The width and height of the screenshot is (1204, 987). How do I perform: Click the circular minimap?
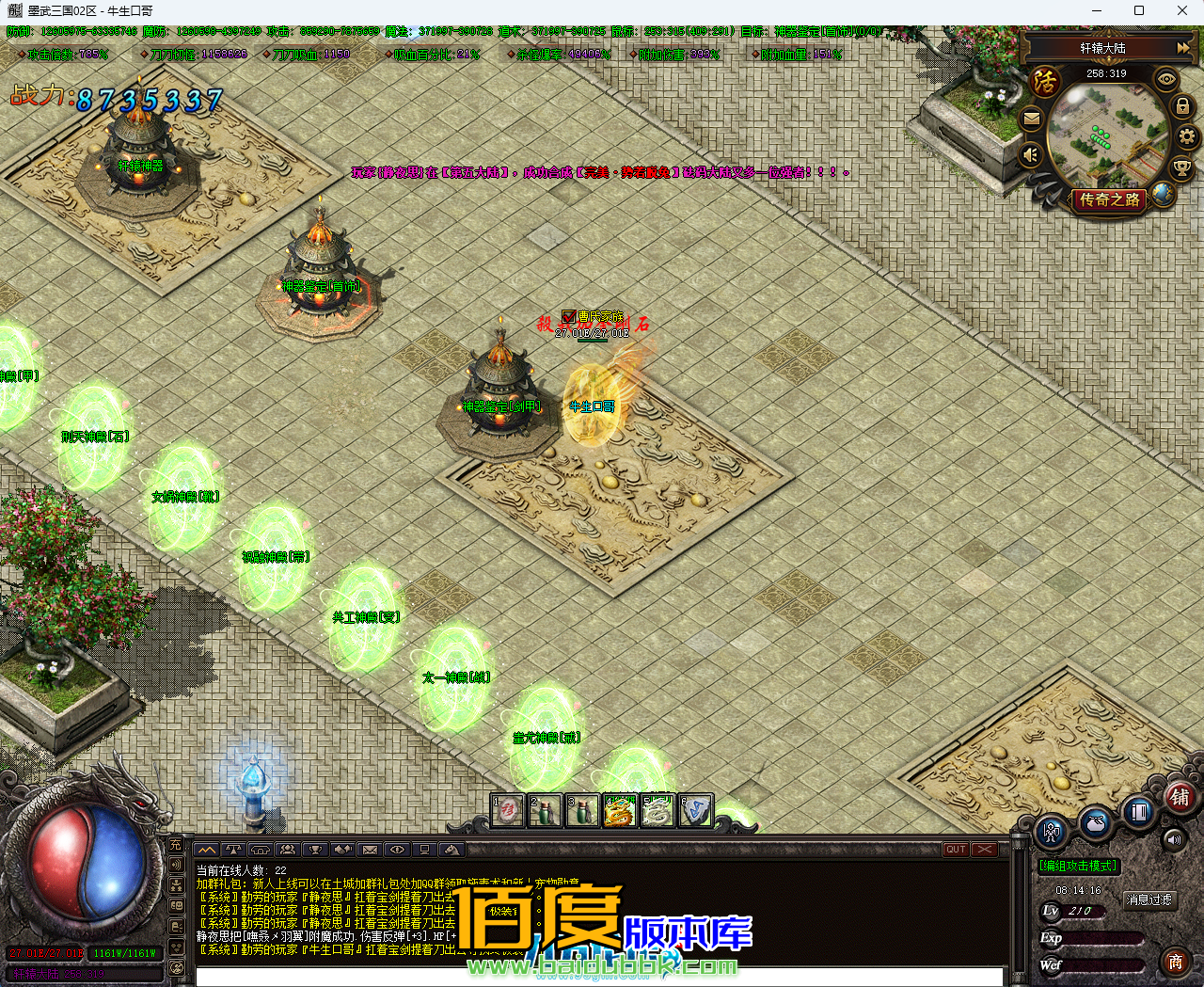[1106, 135]
